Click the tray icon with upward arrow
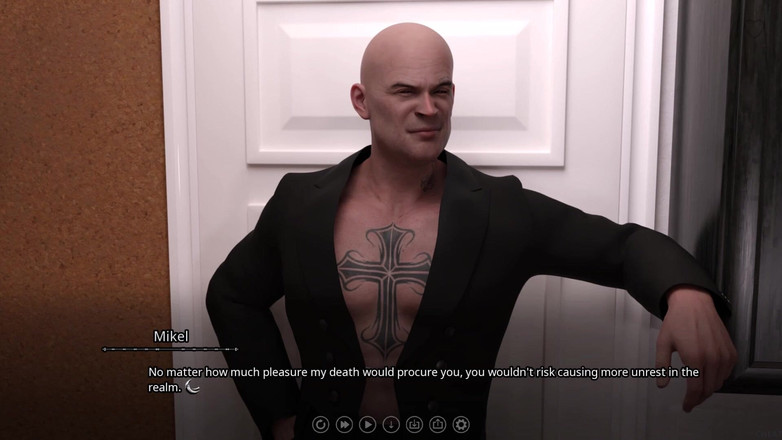This screenshot has height=440, width=782. (437, 424)
